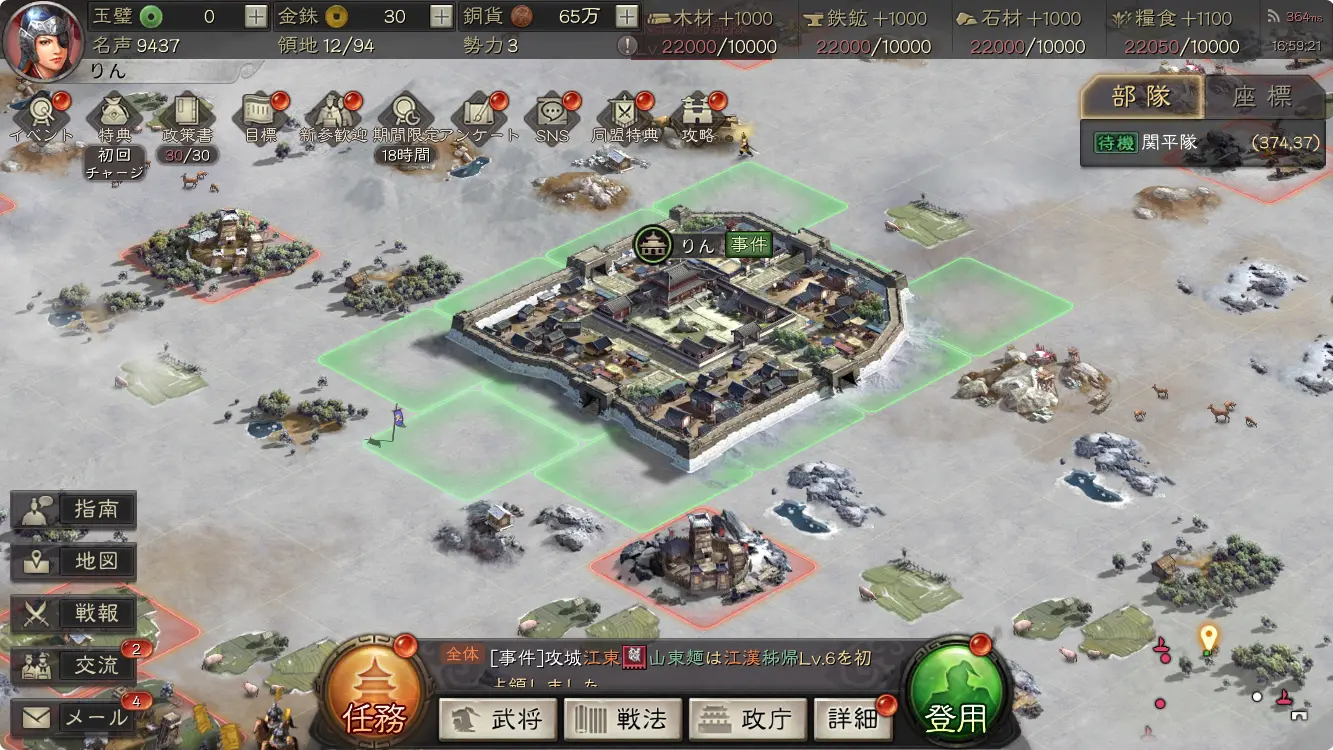Screen dimensions: 1333x750
Task: Open the 交流 chat menu
Action: point(75,666)
